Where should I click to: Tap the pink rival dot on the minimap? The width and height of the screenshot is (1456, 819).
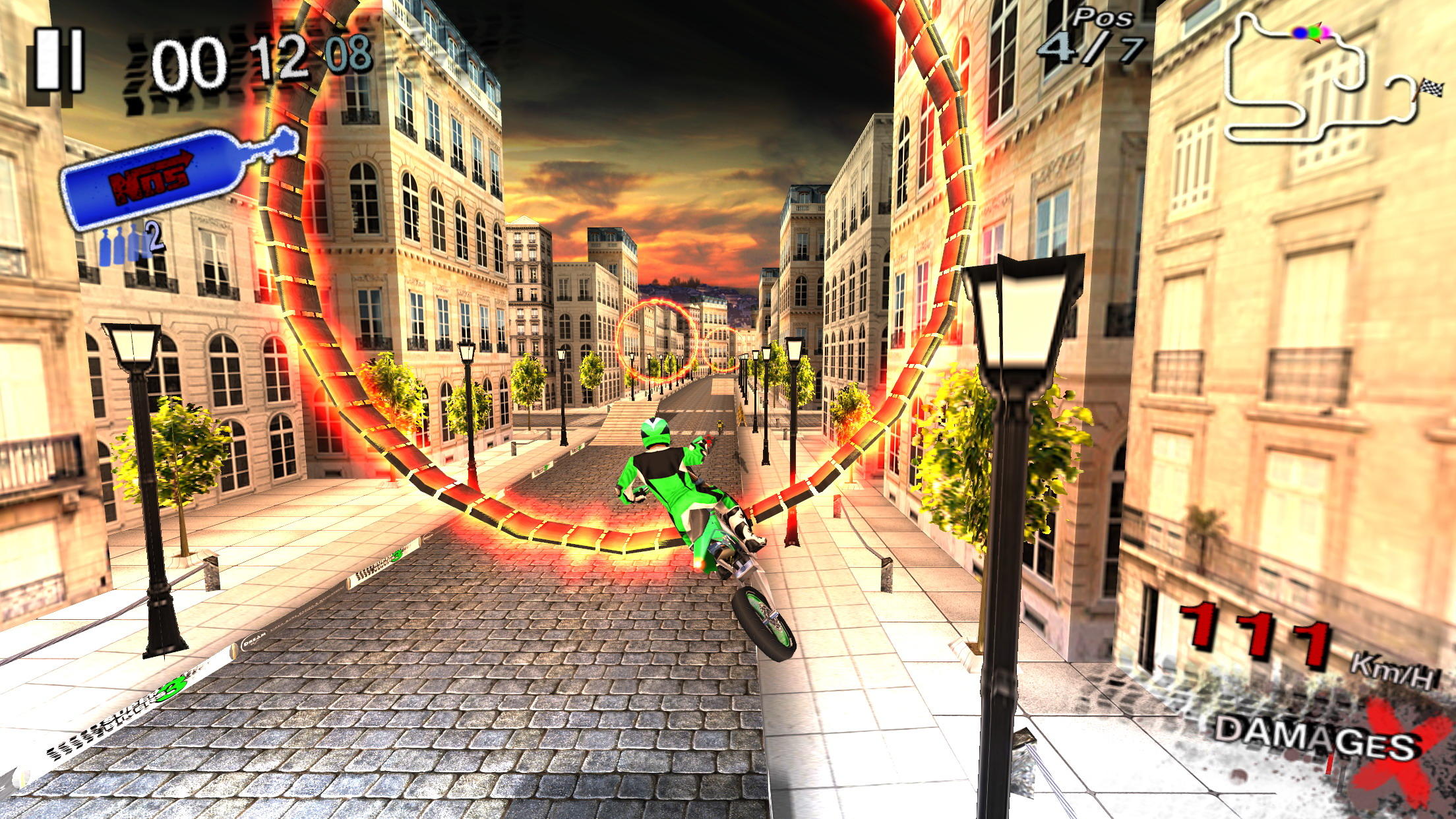click(x=1327, y=32)
